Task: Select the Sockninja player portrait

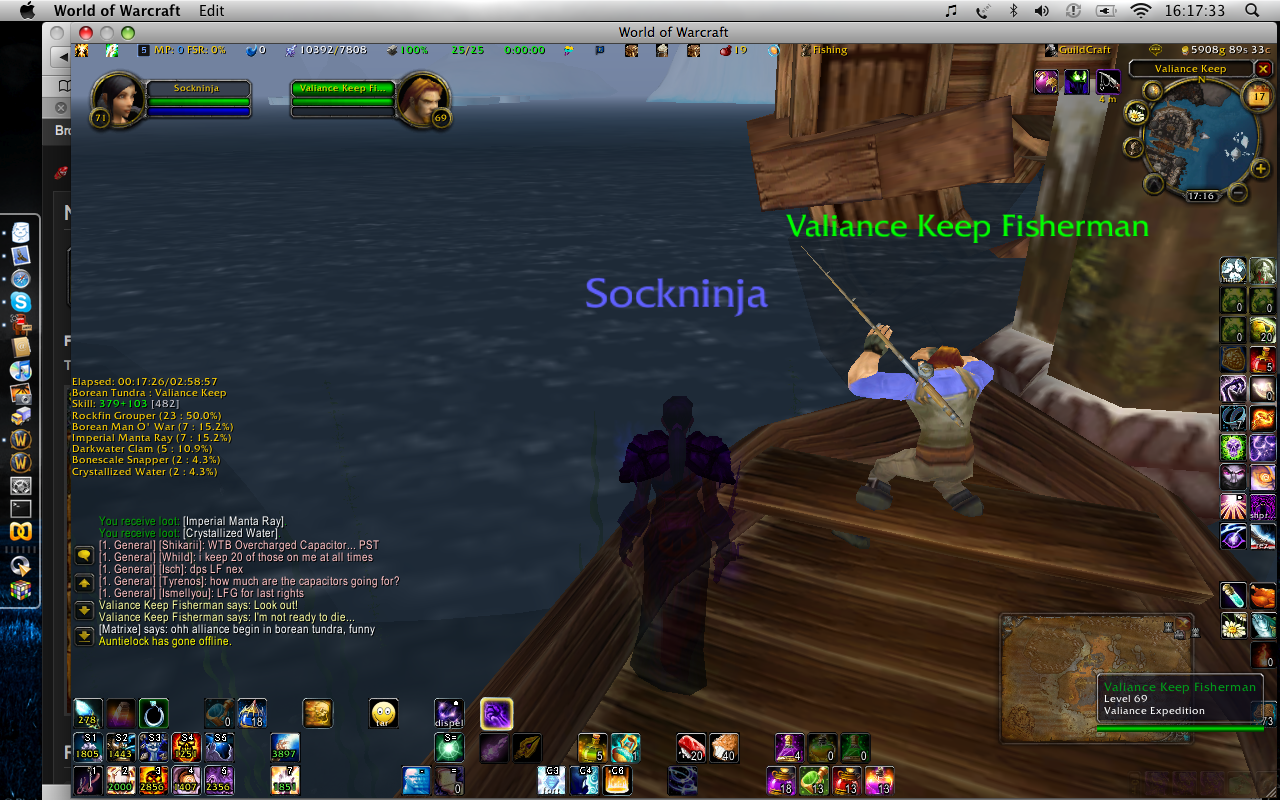Action: click(116, 99)
